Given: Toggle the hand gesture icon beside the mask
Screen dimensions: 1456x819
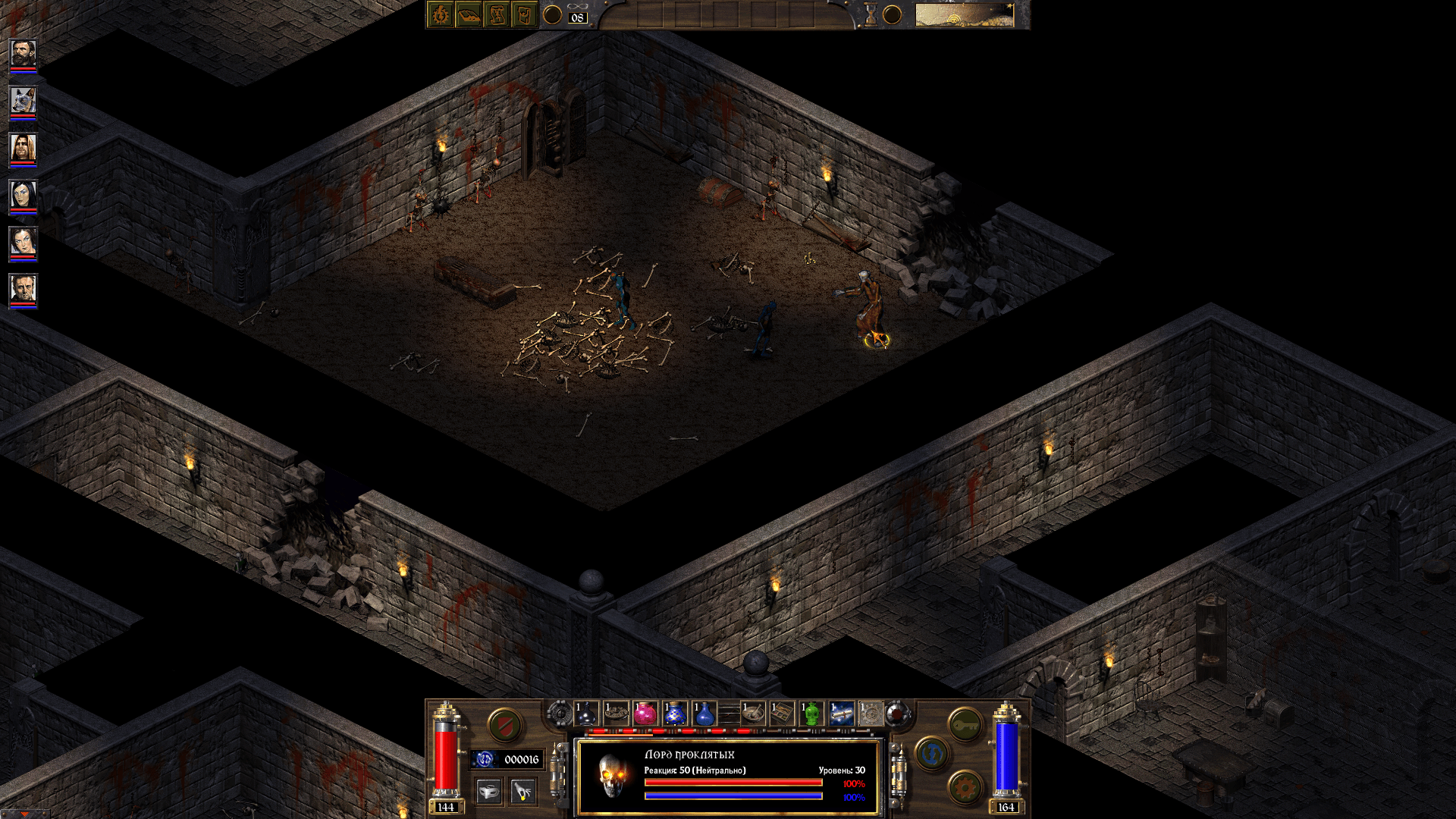Looking at the screenshot, I should click(522, 791).
